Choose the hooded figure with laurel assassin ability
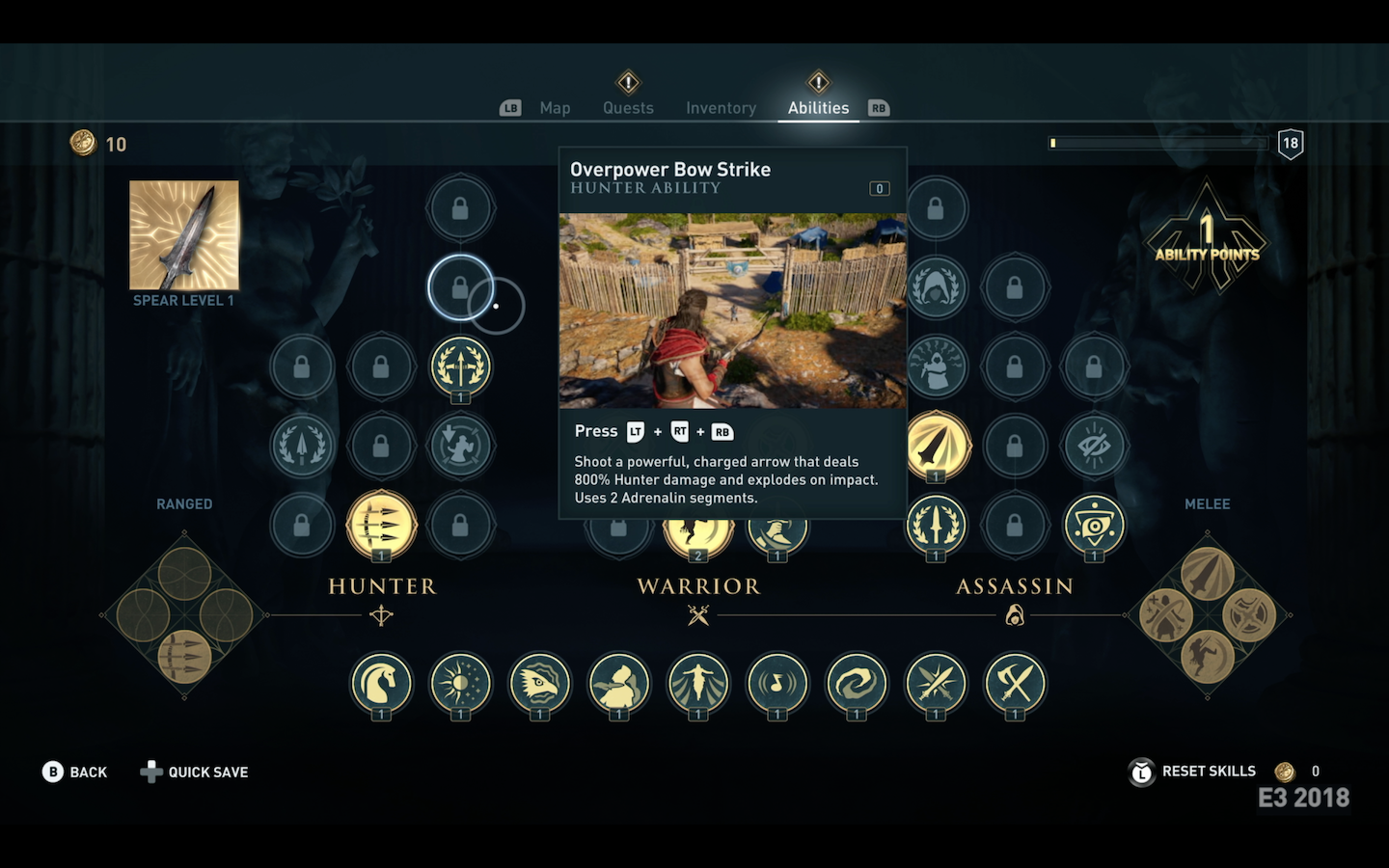Viewport: 1389px width, 868px height. coord(936,287)
